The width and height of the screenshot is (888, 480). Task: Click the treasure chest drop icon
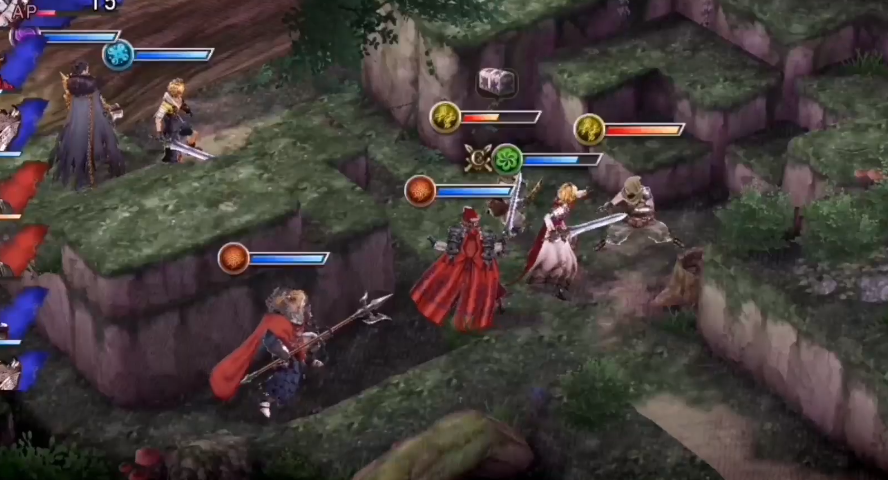click(497, 81)
